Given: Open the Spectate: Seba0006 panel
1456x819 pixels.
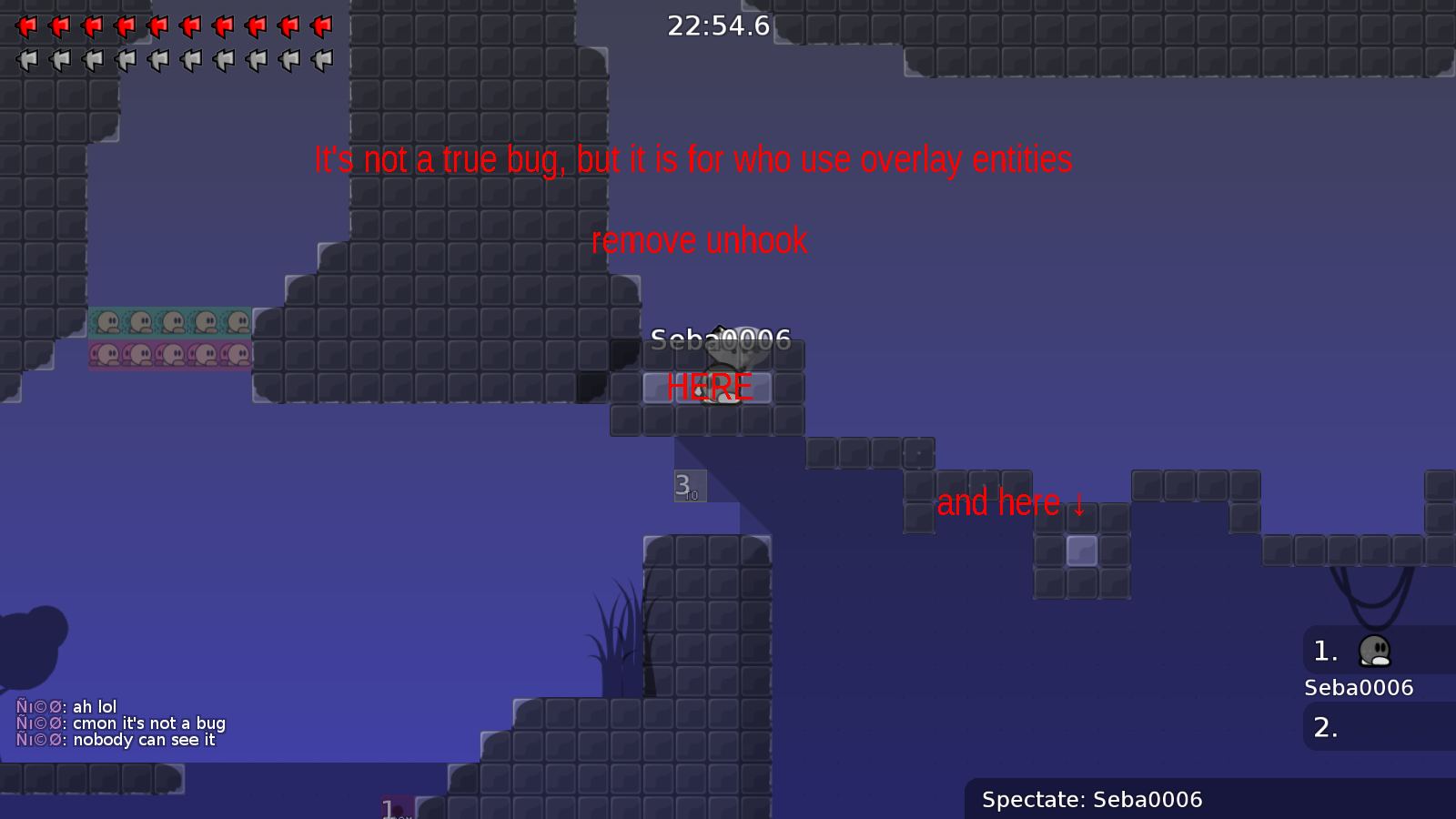Looking at the screenshot, I should 1092,800.
